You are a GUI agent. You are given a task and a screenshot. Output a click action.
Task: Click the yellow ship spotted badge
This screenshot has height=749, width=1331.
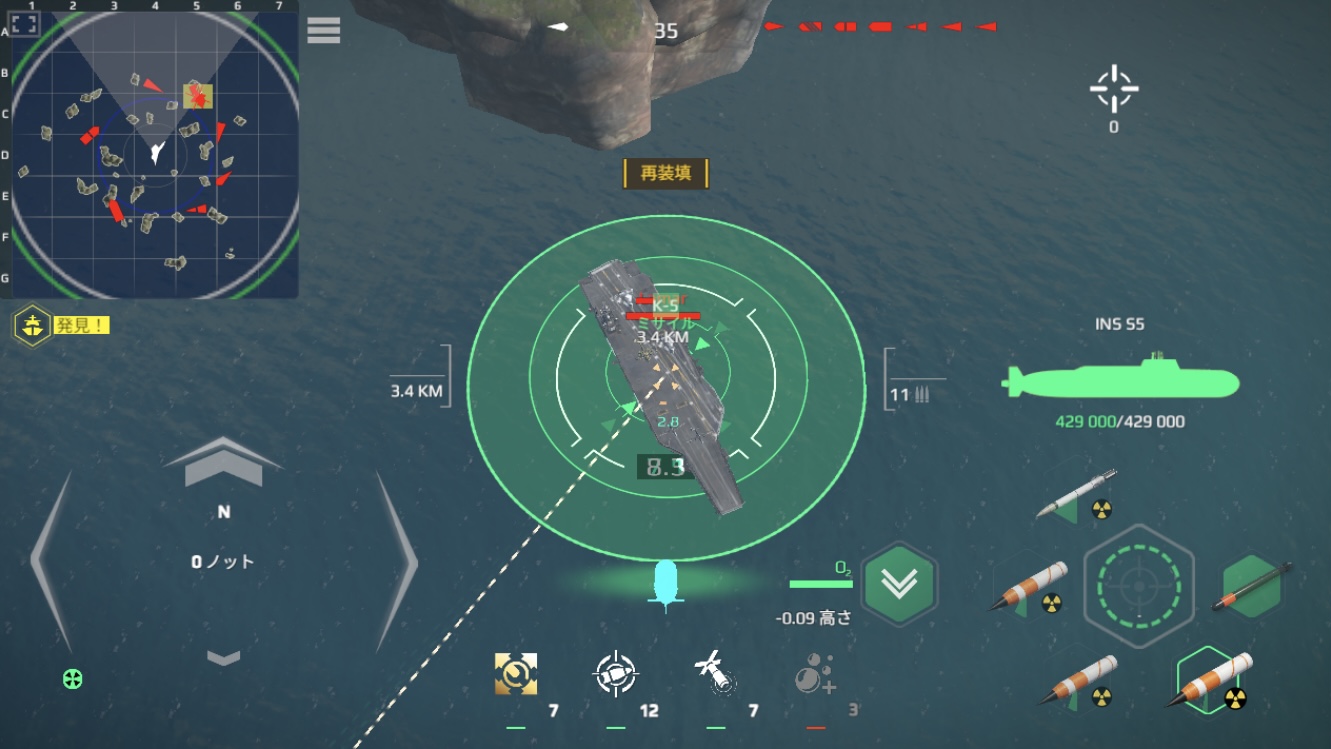[32, 325]
